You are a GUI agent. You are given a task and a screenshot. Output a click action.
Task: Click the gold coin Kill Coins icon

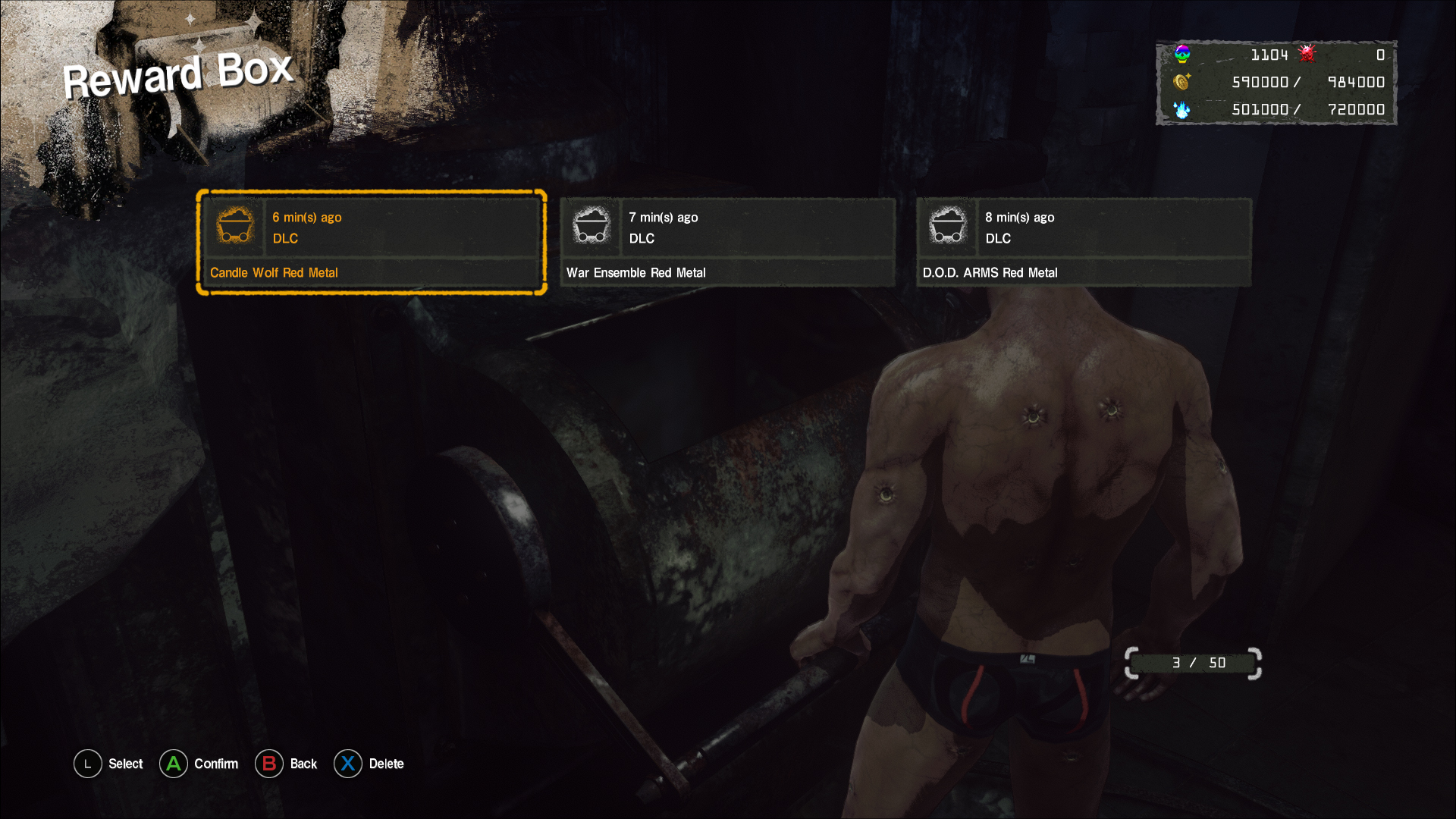click(x=1181, y=82)
